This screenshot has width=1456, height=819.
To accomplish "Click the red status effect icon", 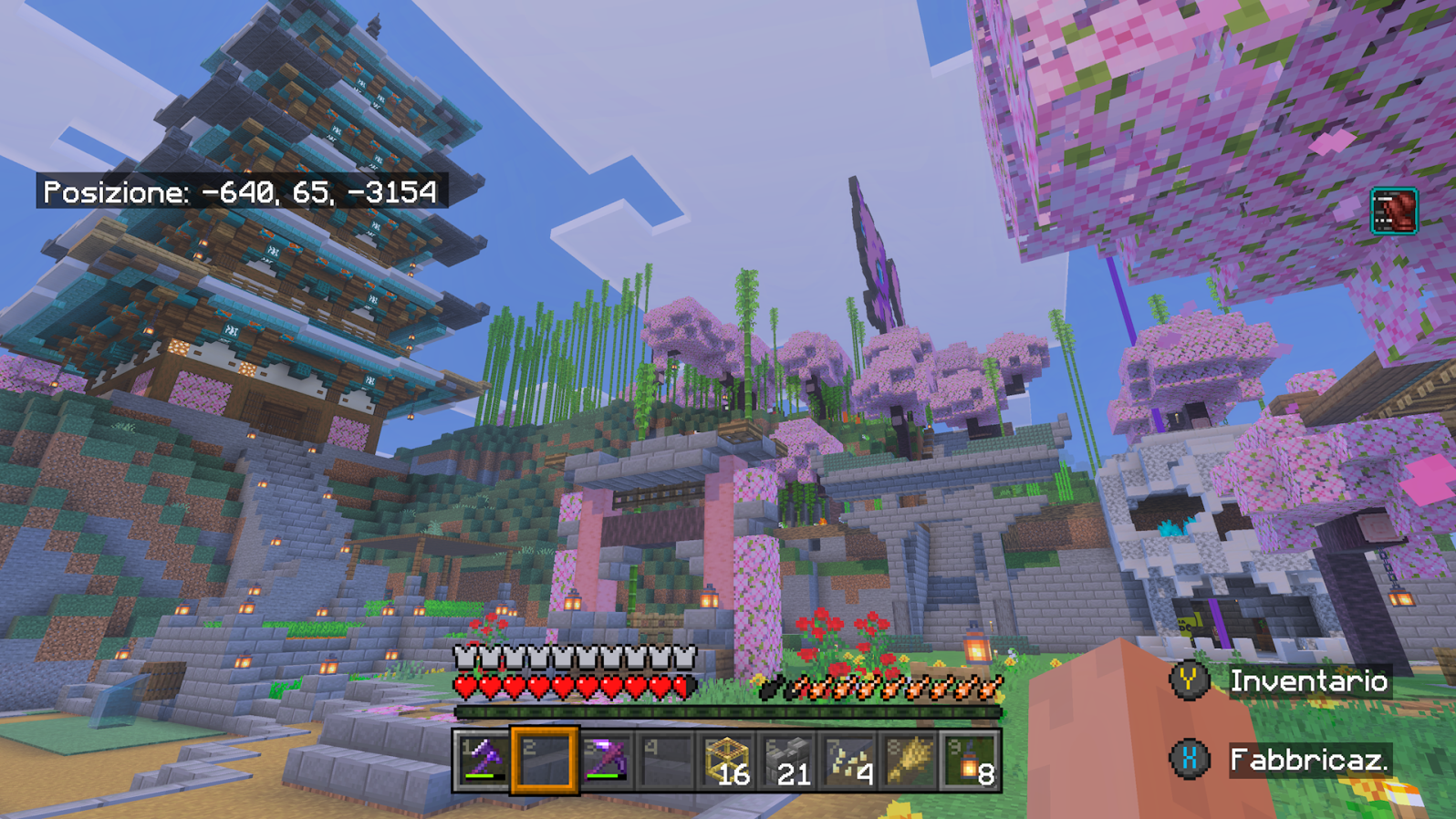I will tap(1393, 211).
